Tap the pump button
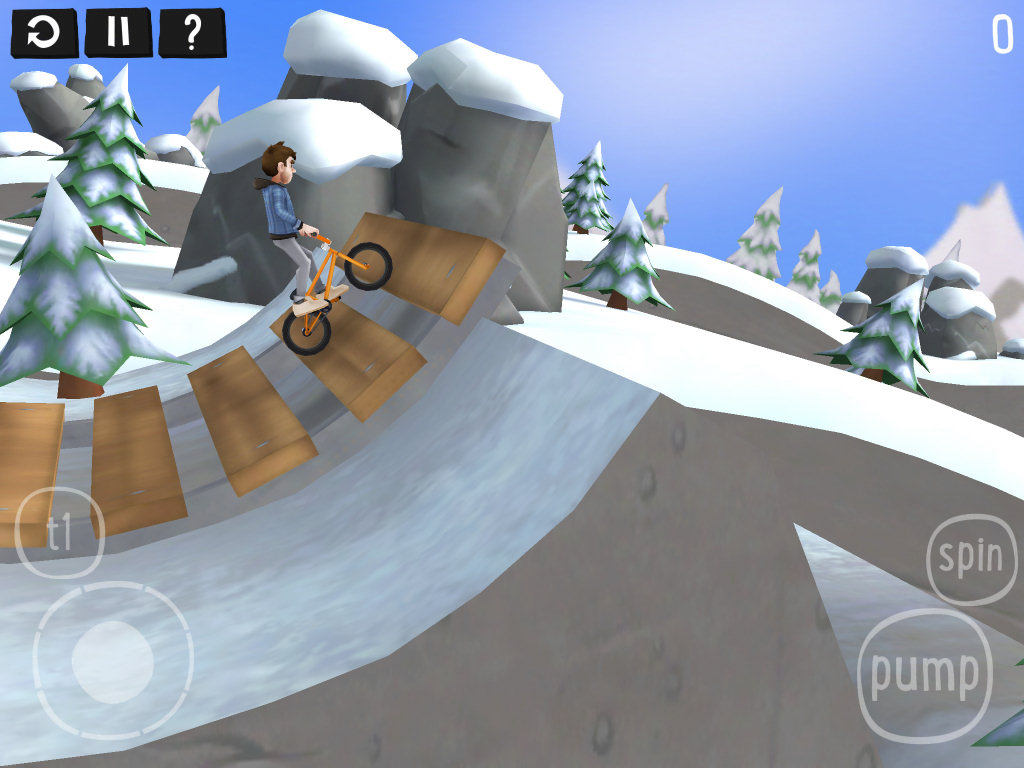Viewport: 1024px width, 768px height. (x=924, y=674)
